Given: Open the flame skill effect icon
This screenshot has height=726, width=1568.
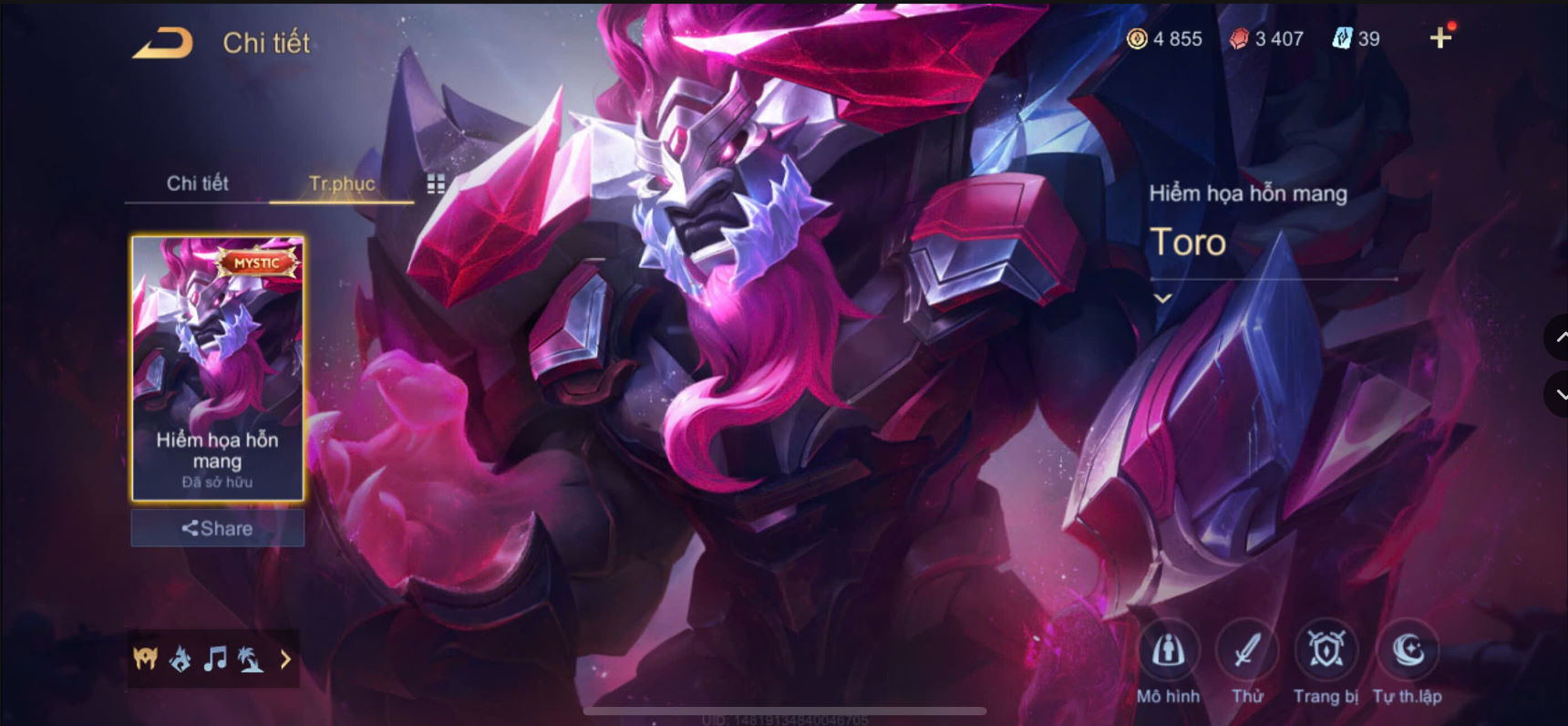Looking at the screenshot, I should coord(180,659).
